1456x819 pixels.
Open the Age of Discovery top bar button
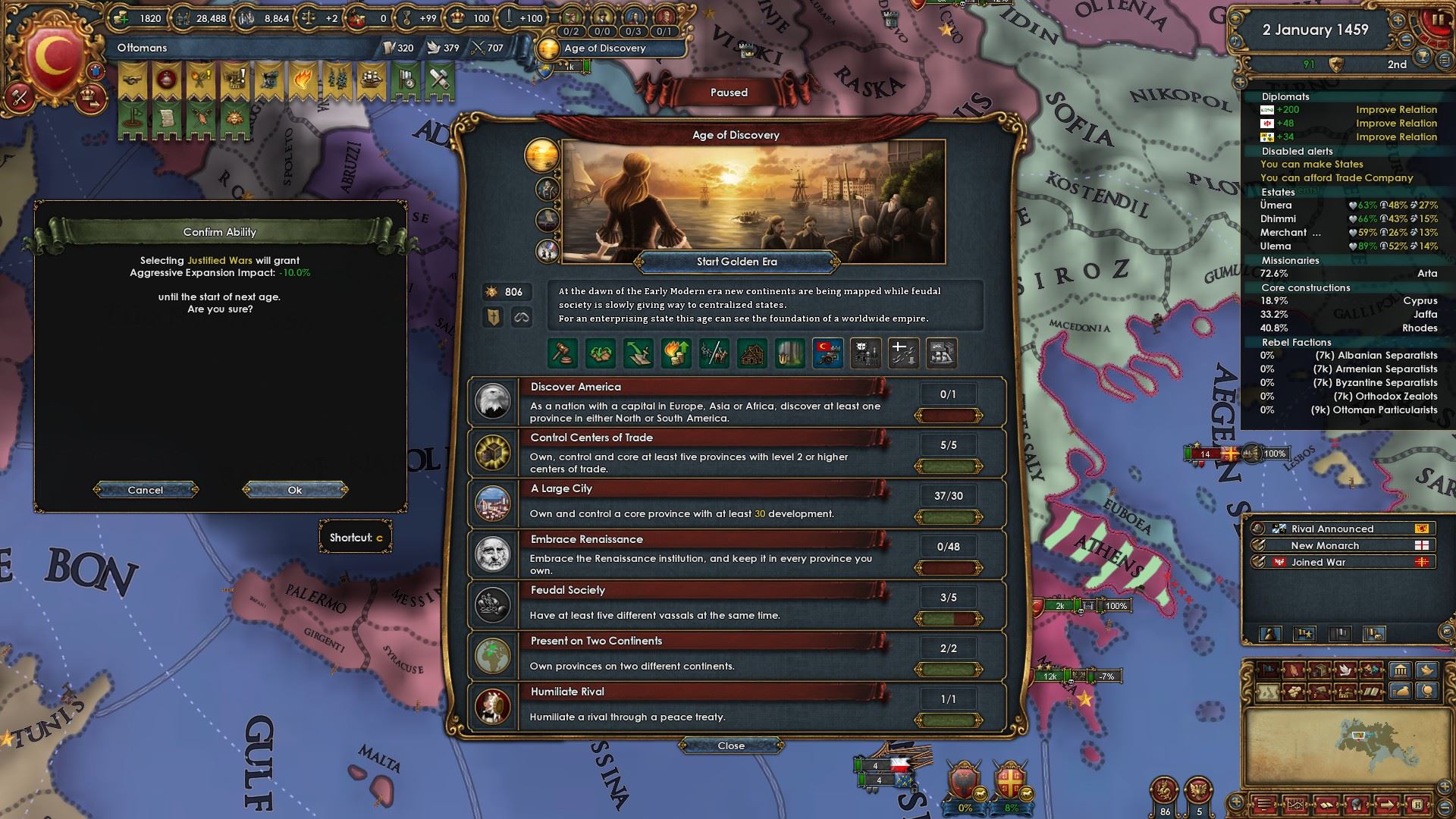pyautogui.click(x=605, y=49)
